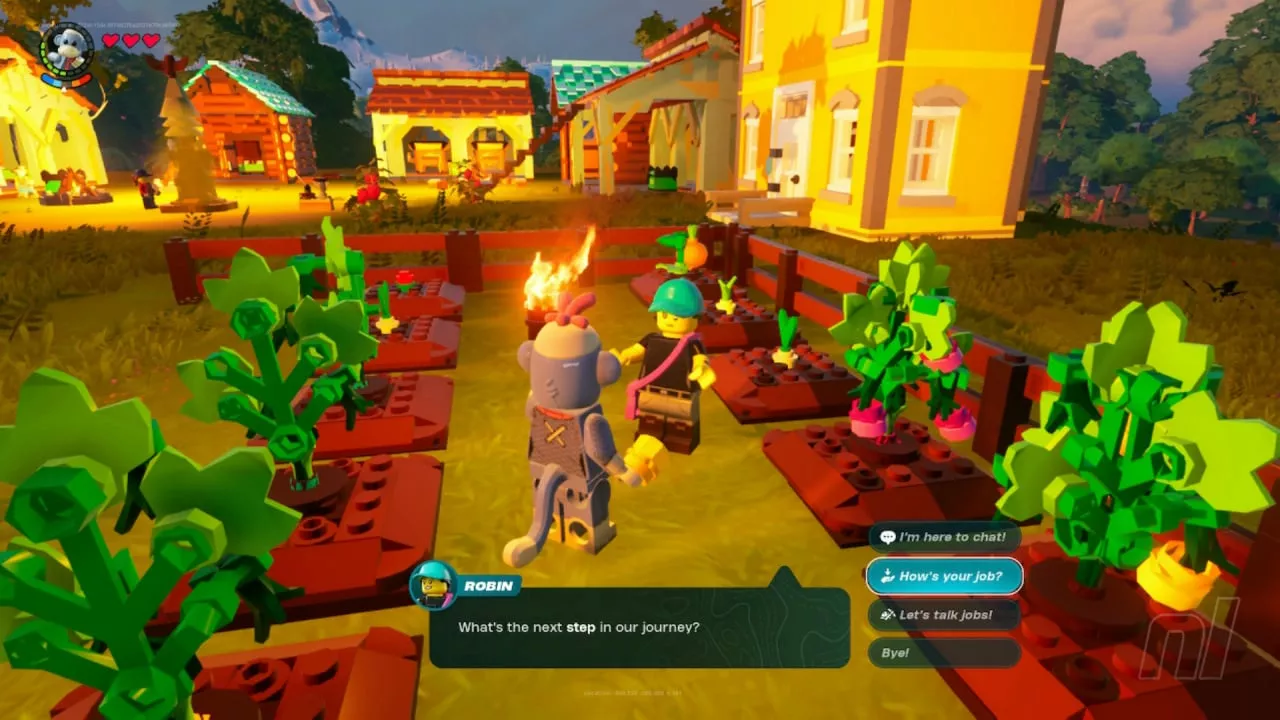Choose the "I'm here to chat!" reply
The height and width of the screenshot is (720, 1280).
944,537
